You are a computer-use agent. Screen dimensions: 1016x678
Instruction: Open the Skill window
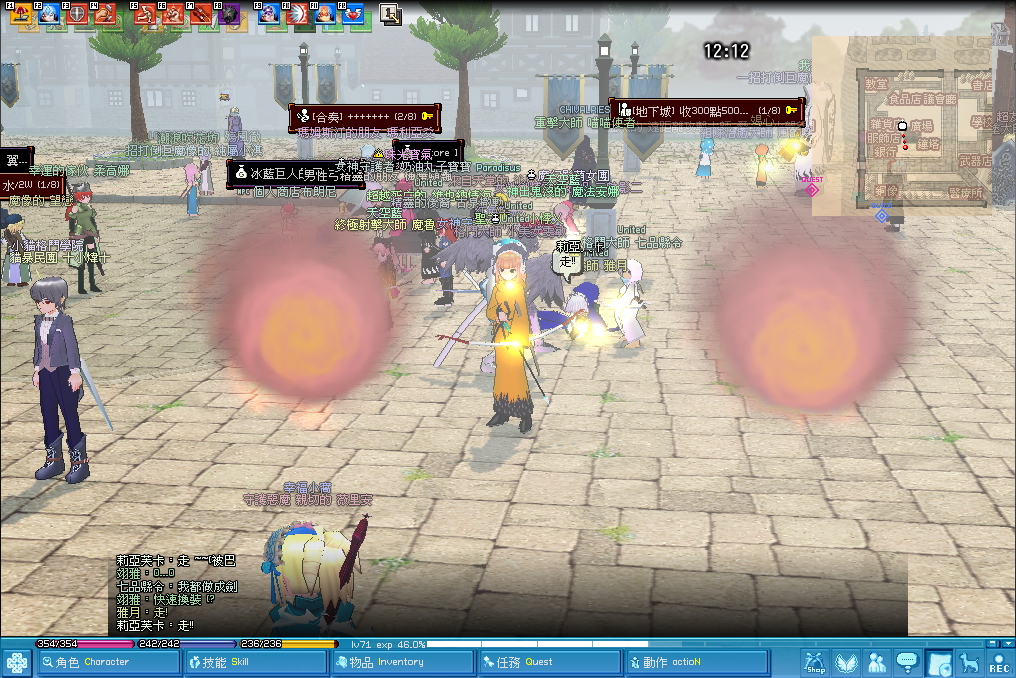coord(254,662)
